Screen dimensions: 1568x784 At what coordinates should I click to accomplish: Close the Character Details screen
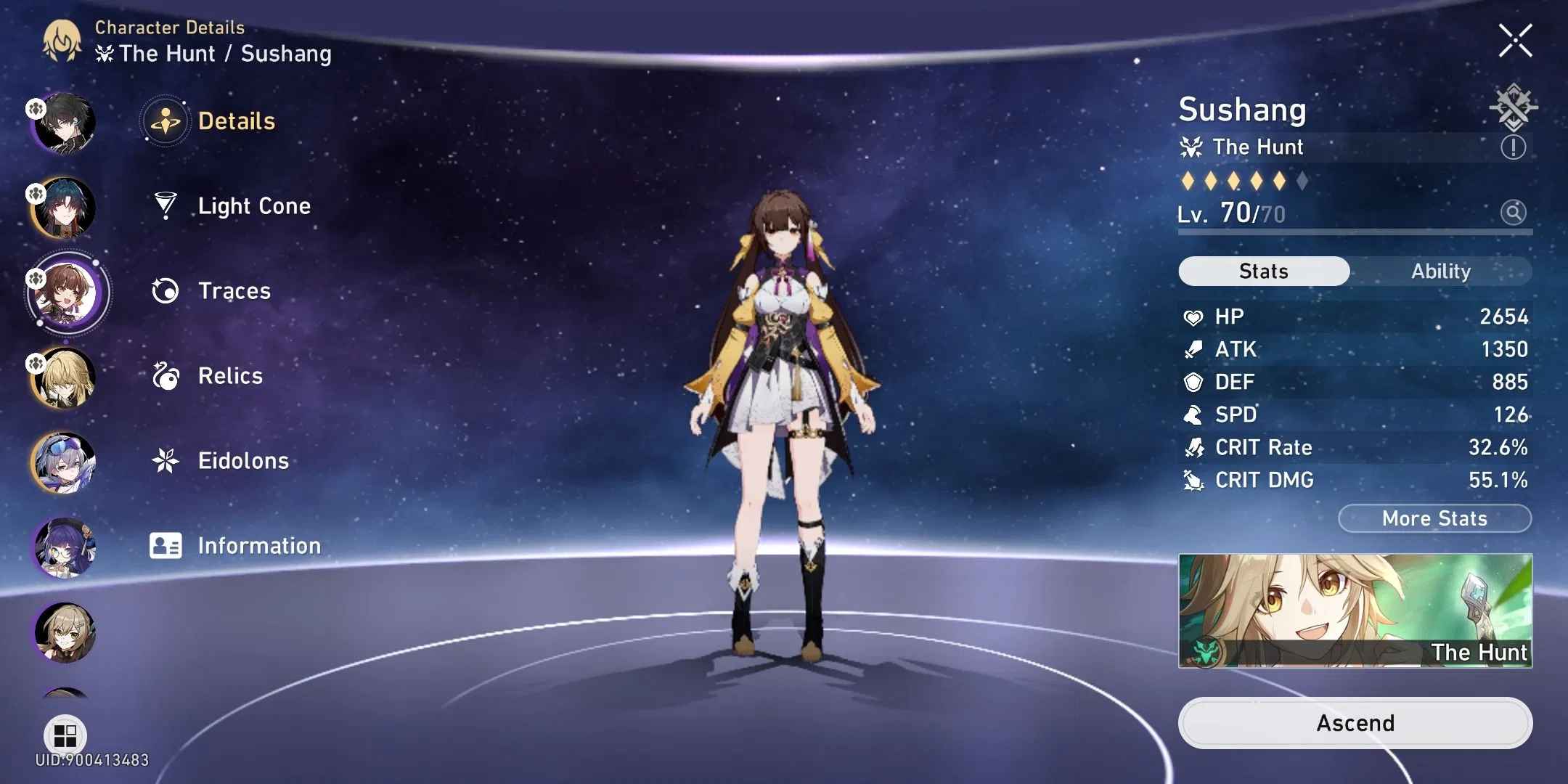click(x=1515, y=41)
